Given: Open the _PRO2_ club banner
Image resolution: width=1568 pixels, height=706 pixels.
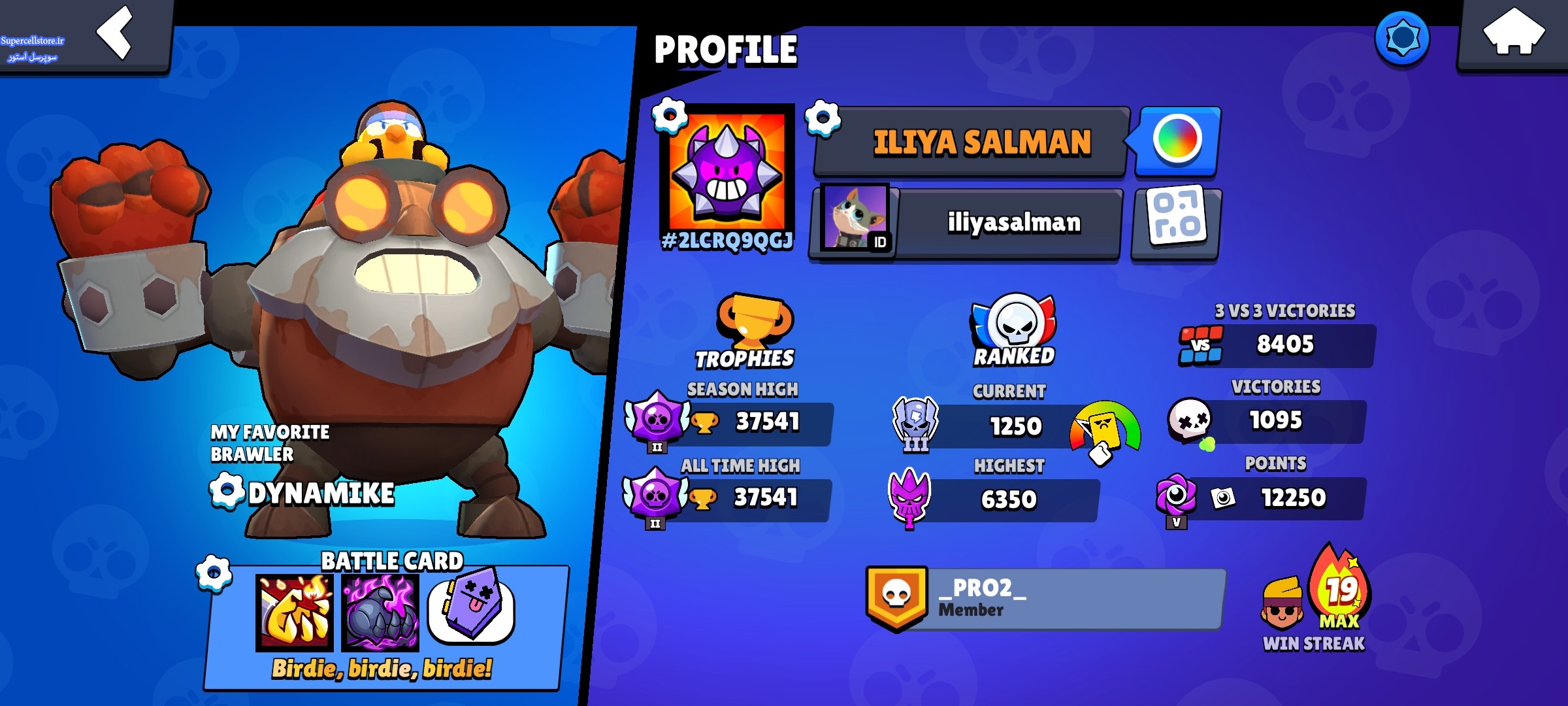Looking at the screenshot, I should point(1045,598).
